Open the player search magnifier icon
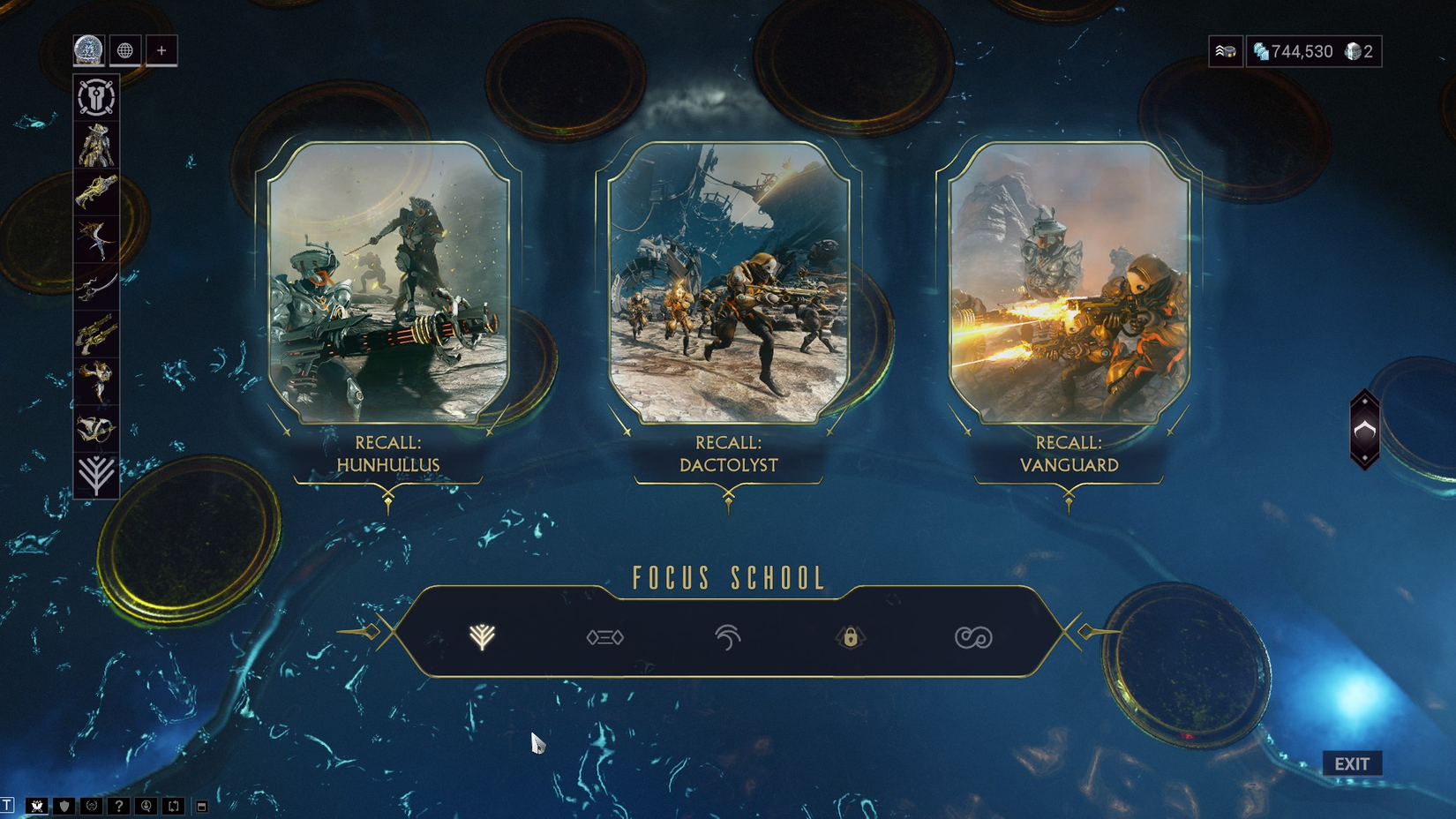The width and height of the screenshot is (1456, 819). click(x=146, y=806)
